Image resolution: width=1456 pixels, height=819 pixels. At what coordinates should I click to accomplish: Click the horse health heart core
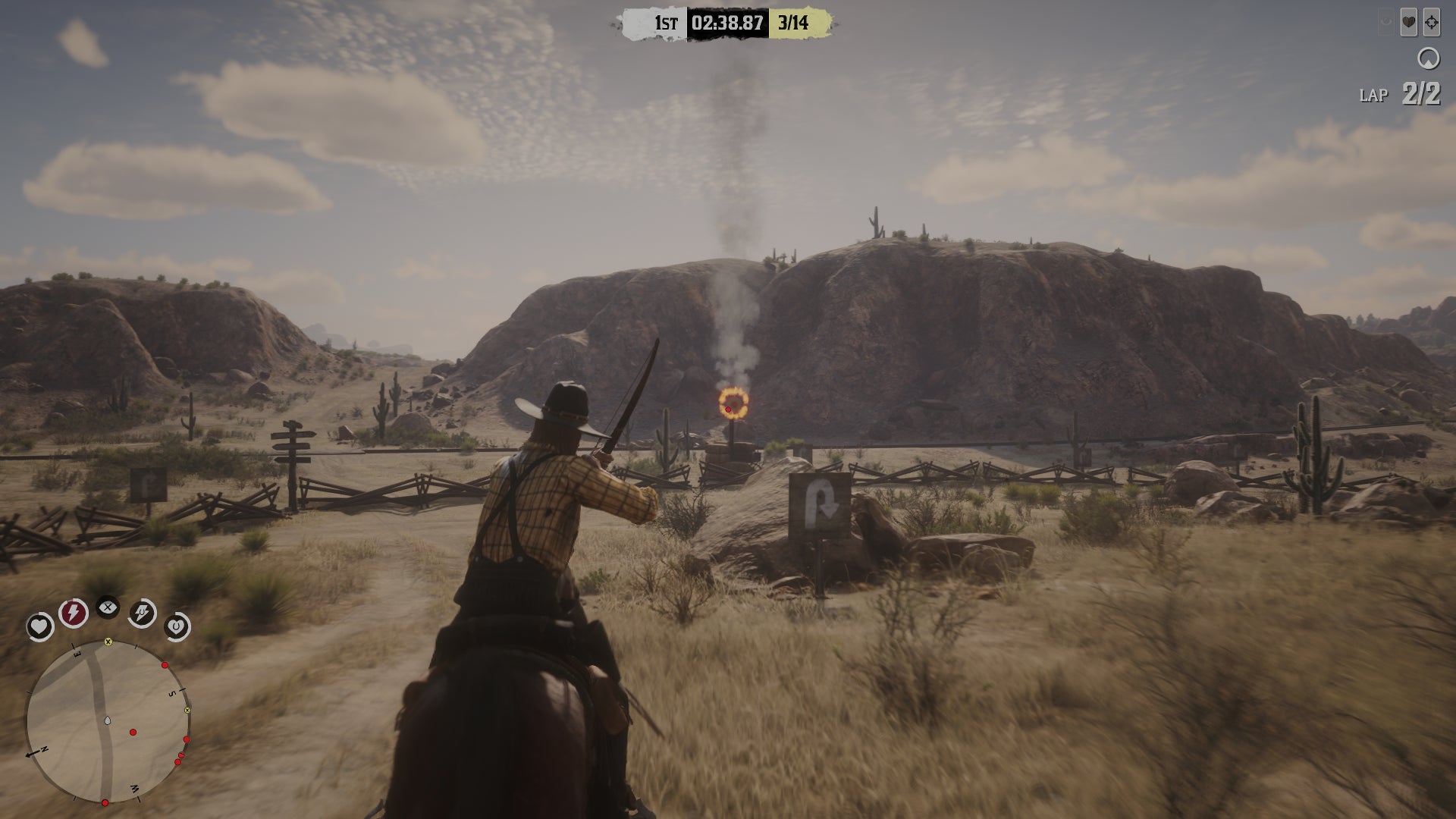pos(176,627)
